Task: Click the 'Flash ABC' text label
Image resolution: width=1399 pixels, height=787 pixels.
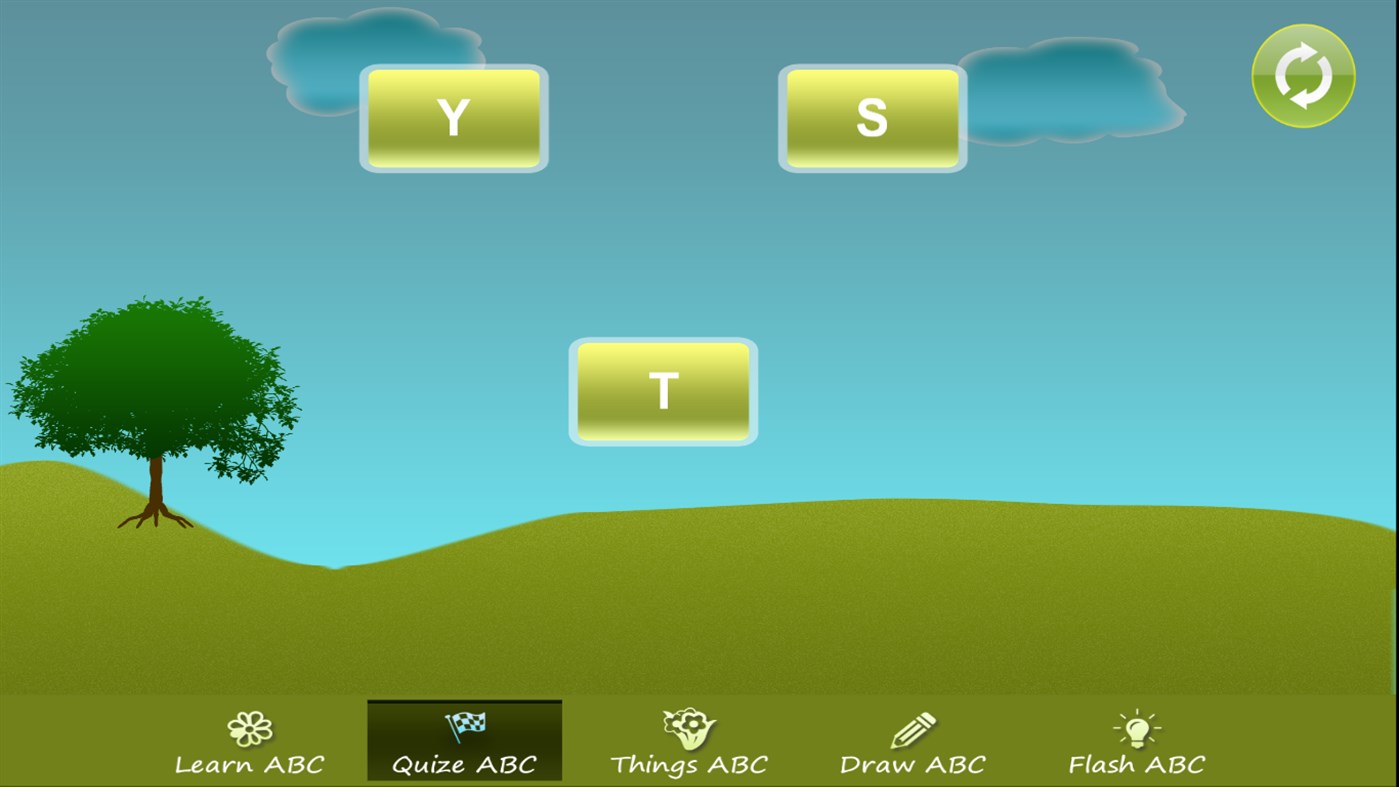Action: 1137,763
